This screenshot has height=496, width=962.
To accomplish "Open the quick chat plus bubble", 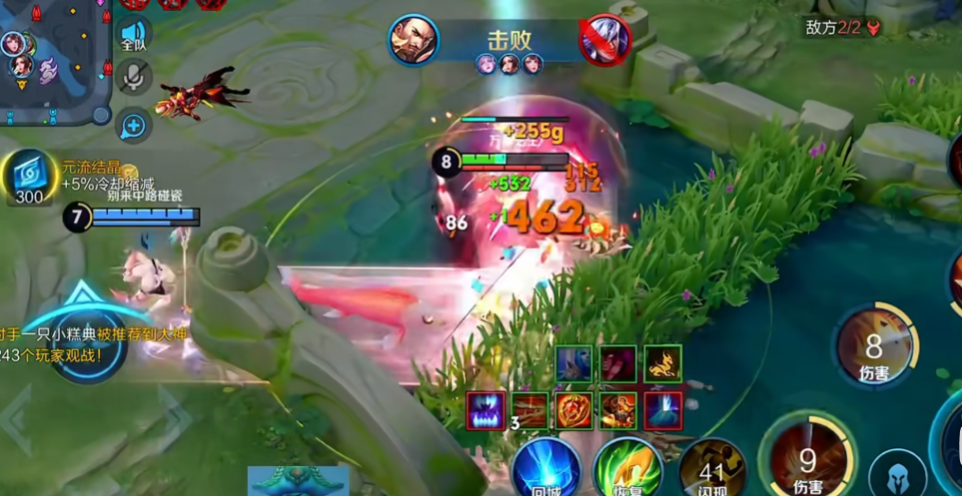I will coord(133,125).
